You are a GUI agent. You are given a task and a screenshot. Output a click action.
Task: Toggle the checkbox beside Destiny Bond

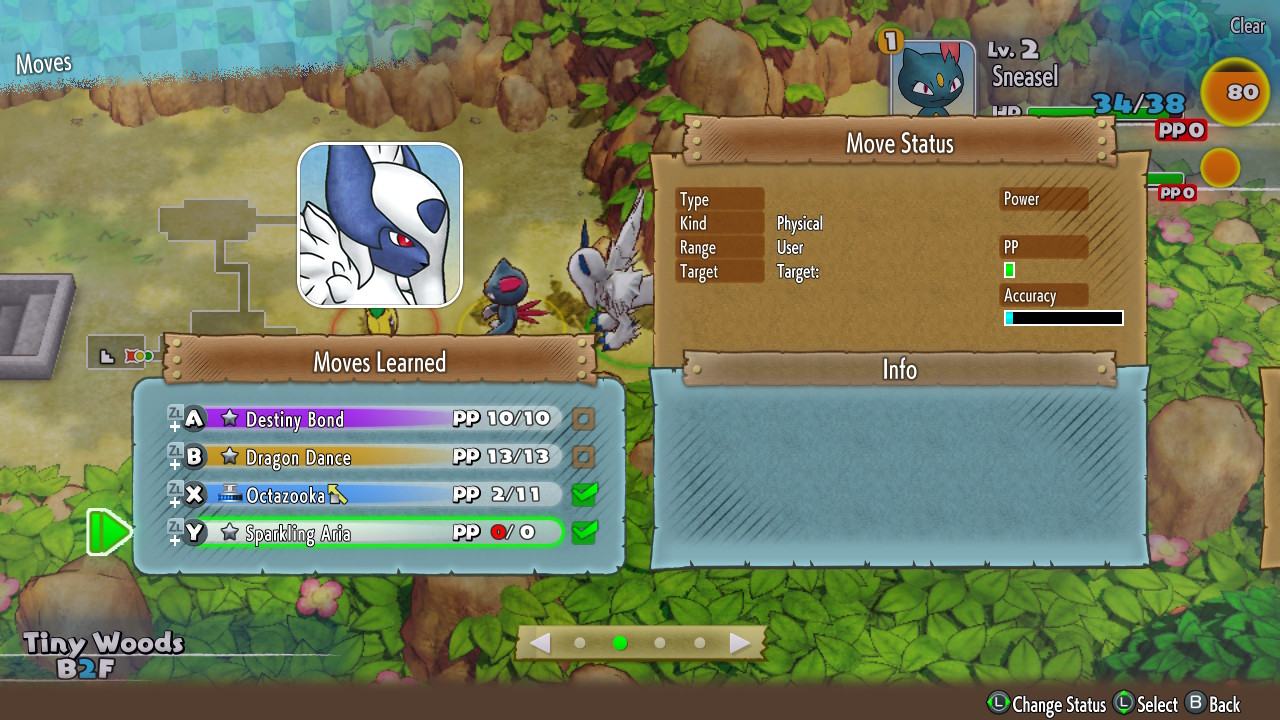tap(584, 419)
